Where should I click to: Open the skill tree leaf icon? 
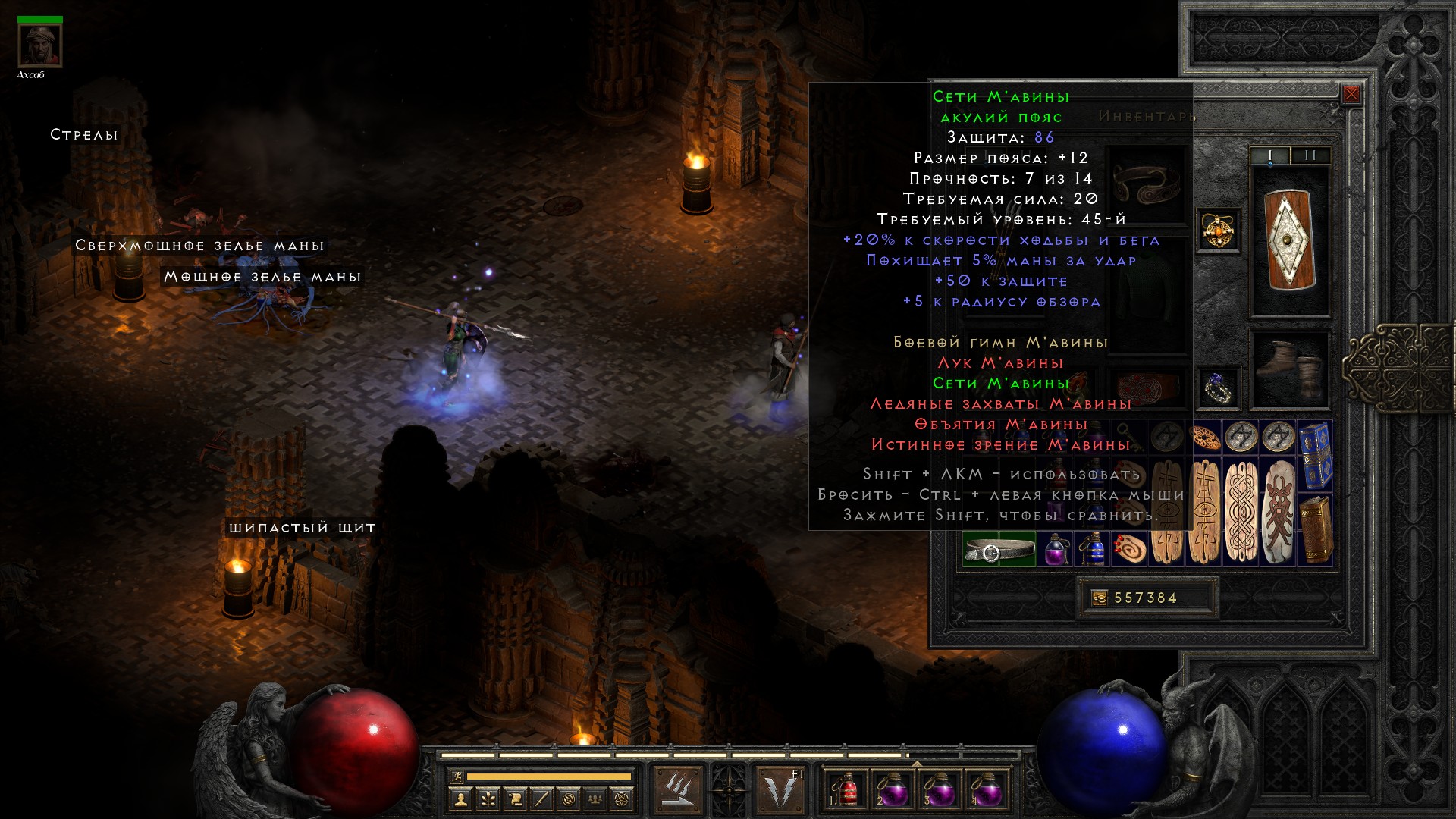click(x=488, y=799)
